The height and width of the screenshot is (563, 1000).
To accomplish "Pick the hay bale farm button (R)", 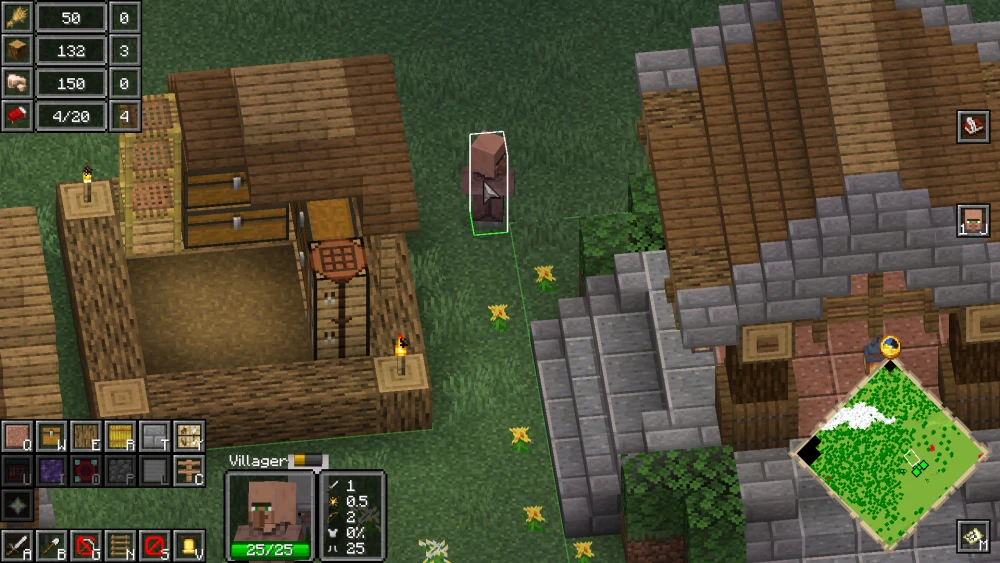I will (120, 436).
